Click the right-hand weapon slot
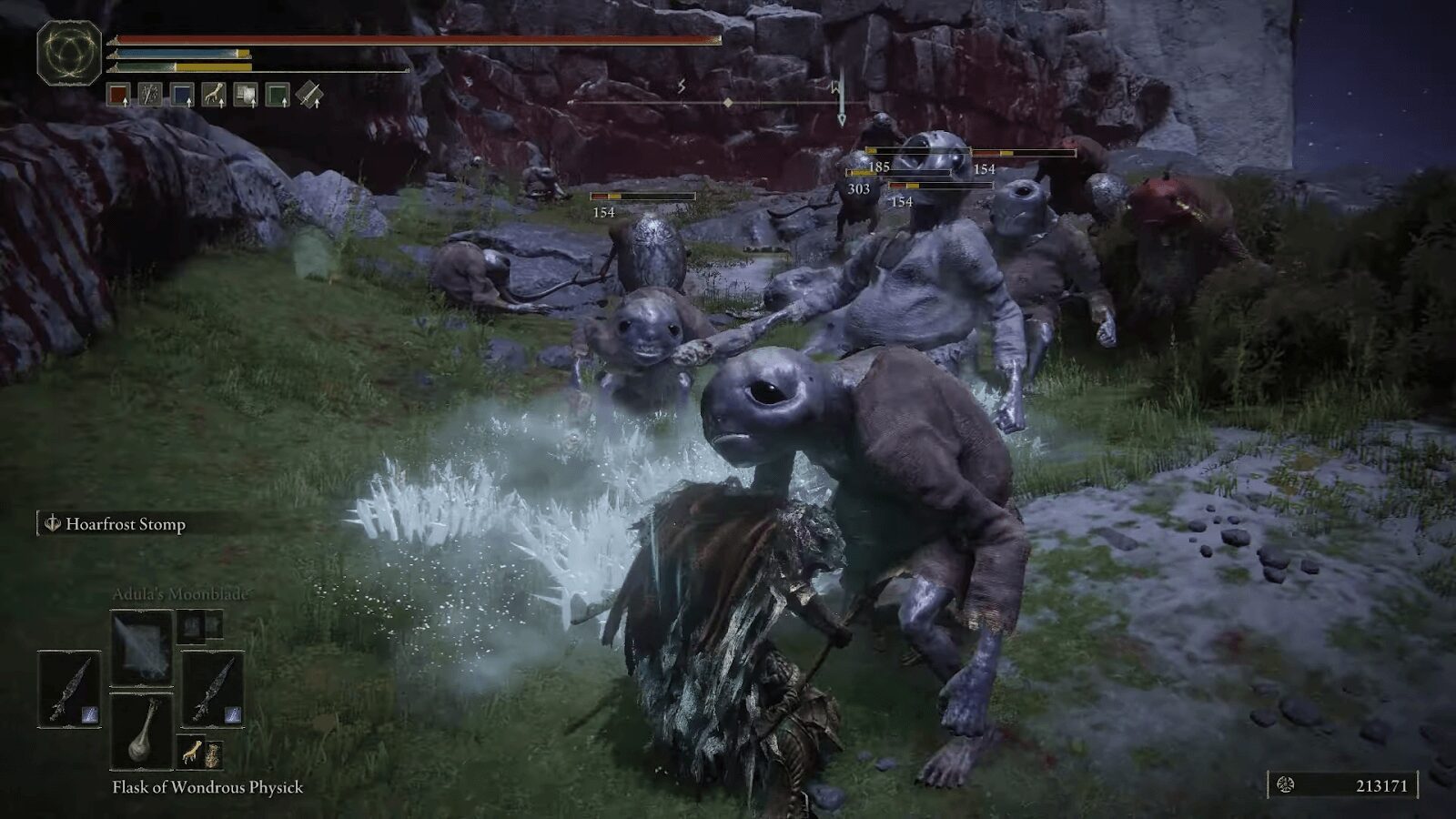This screenshot has width=1456, height=819. [213, 689]
